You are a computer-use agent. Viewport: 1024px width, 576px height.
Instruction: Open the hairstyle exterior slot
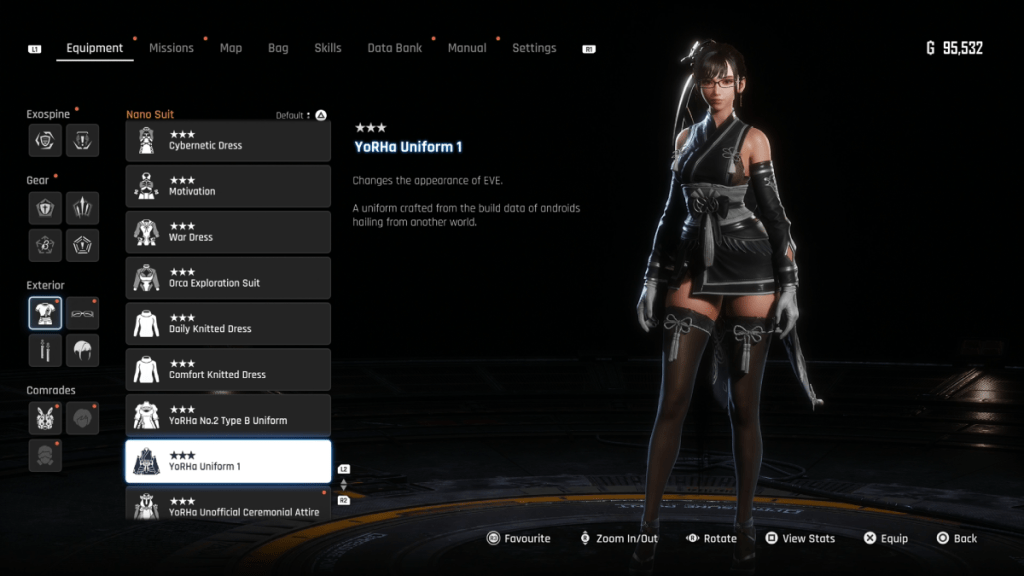(x=82, y=350)
